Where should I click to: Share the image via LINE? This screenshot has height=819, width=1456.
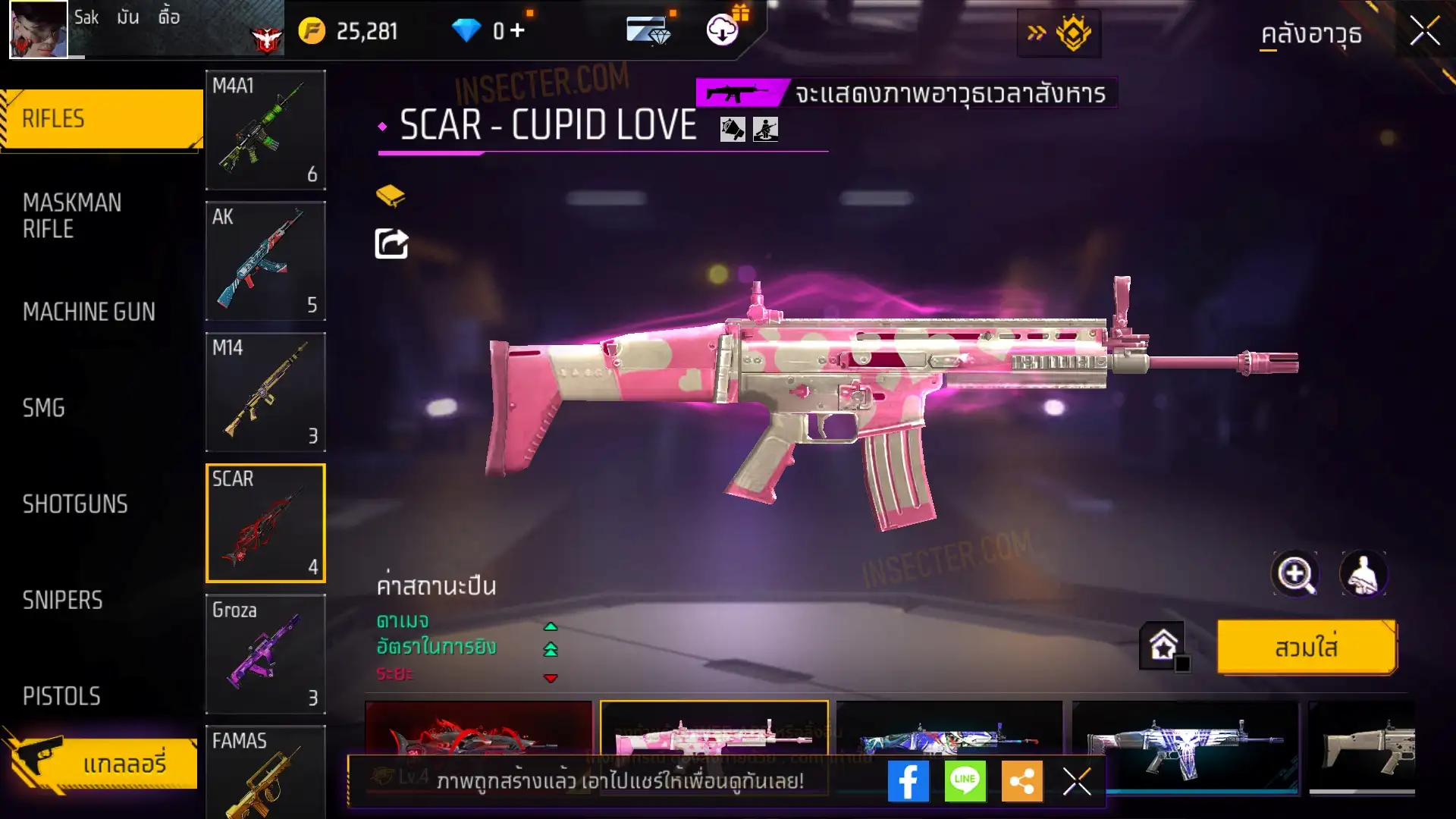click(965, 781)
